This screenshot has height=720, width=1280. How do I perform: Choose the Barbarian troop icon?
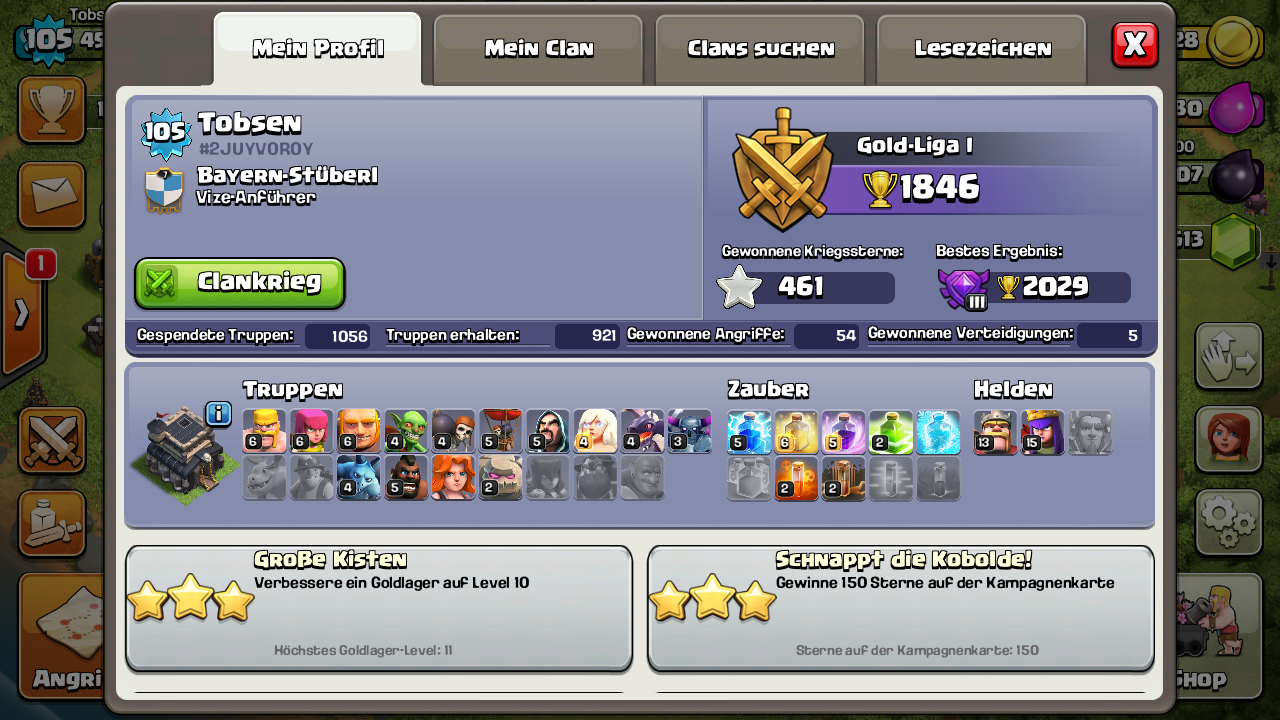(264, 431)
